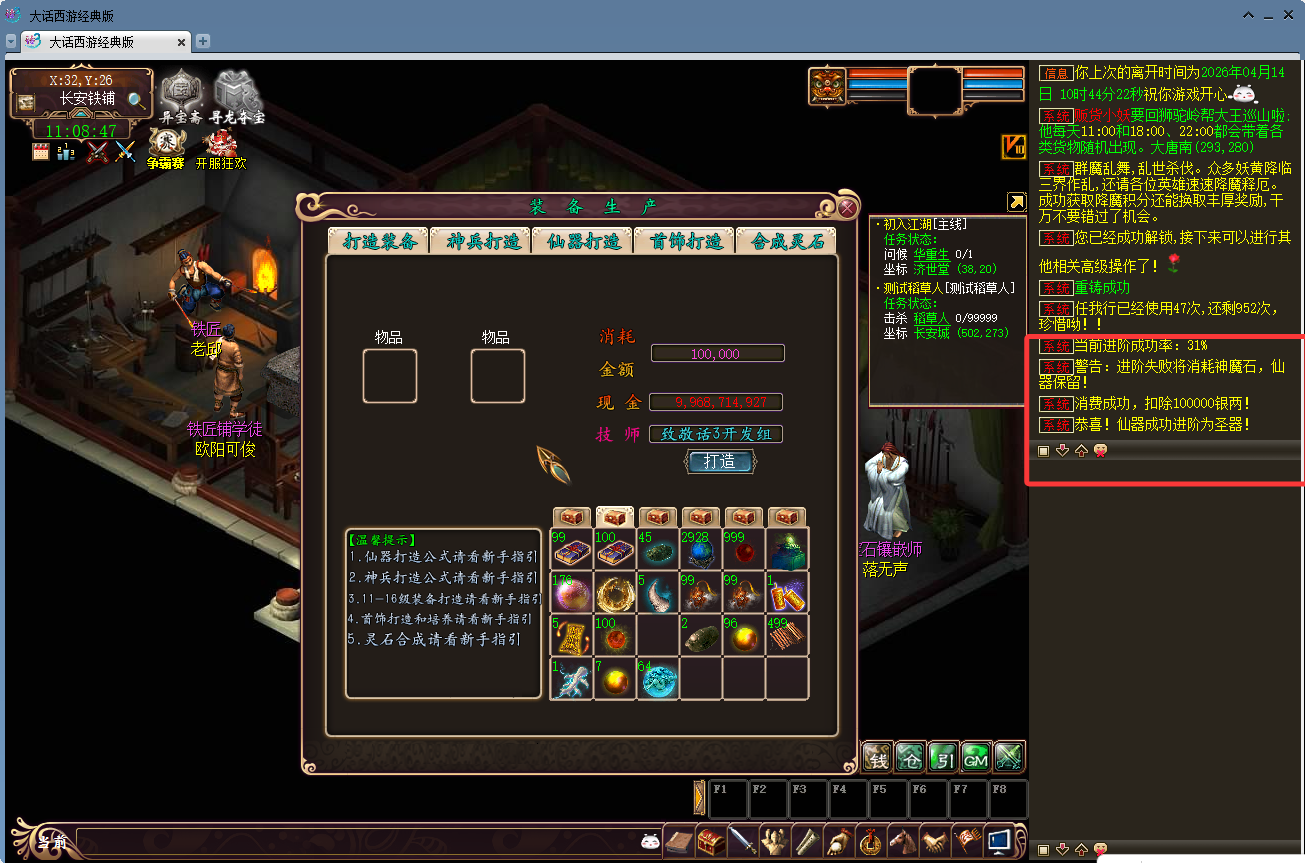
Task: Open a new tab with the plus button
Action: [203, 41]
